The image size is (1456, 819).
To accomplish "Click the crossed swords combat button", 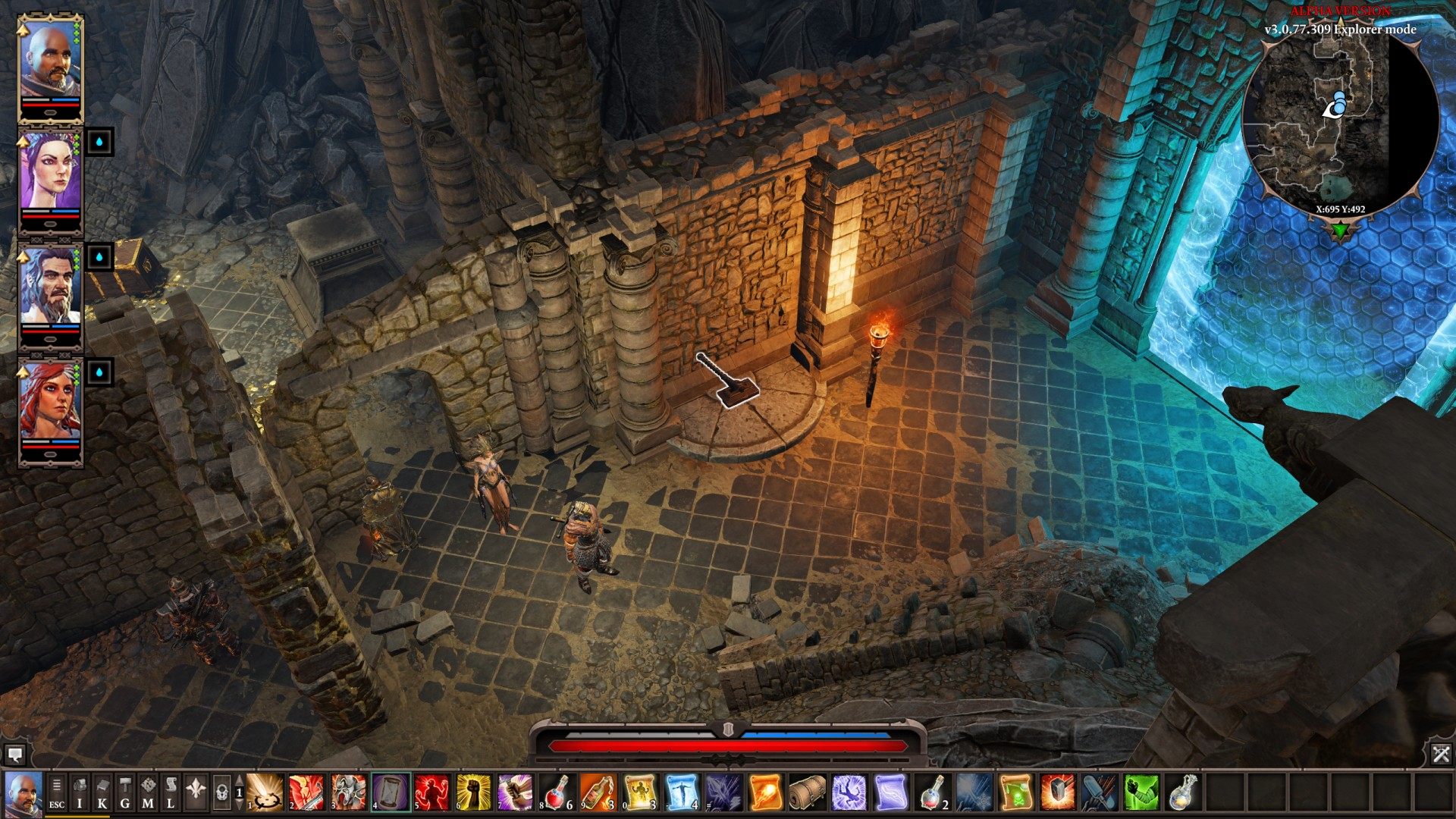I will [x=1441, y=754].
